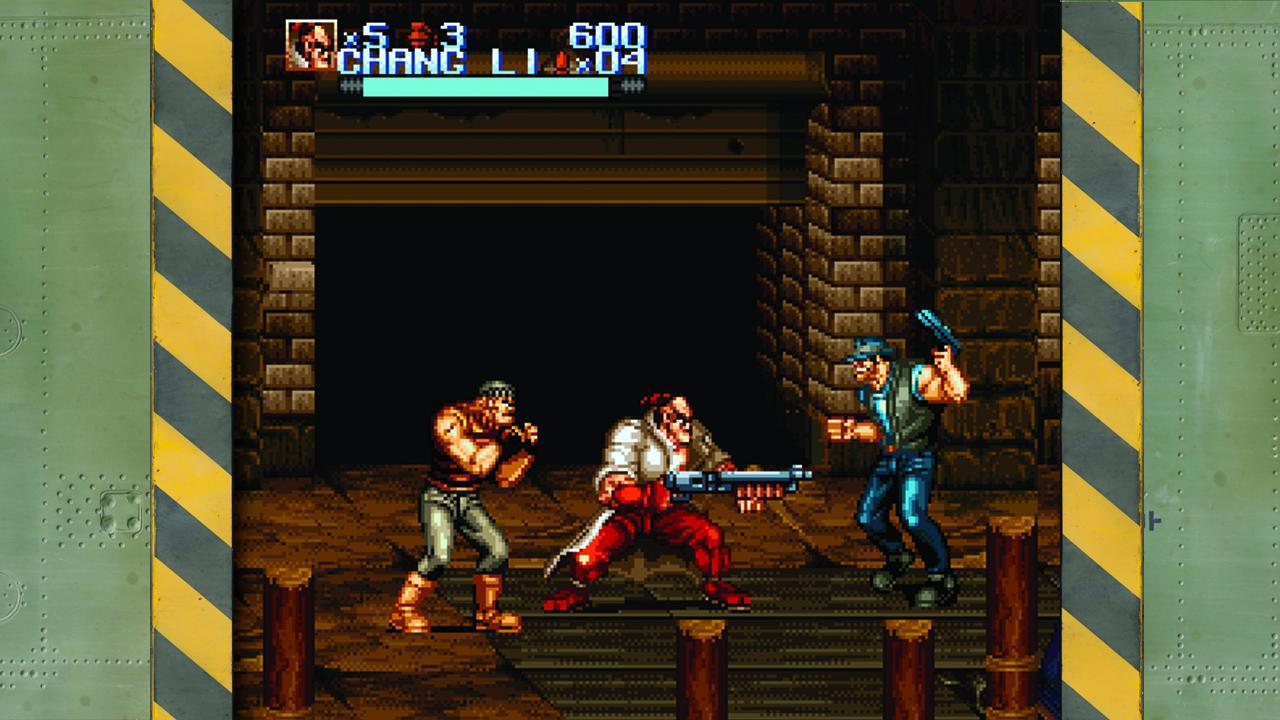Click the club held by the right enemy
Image resolution: width=1280 pixels, height=720 pixels.
pyautogui.click(x=932, y=323)
